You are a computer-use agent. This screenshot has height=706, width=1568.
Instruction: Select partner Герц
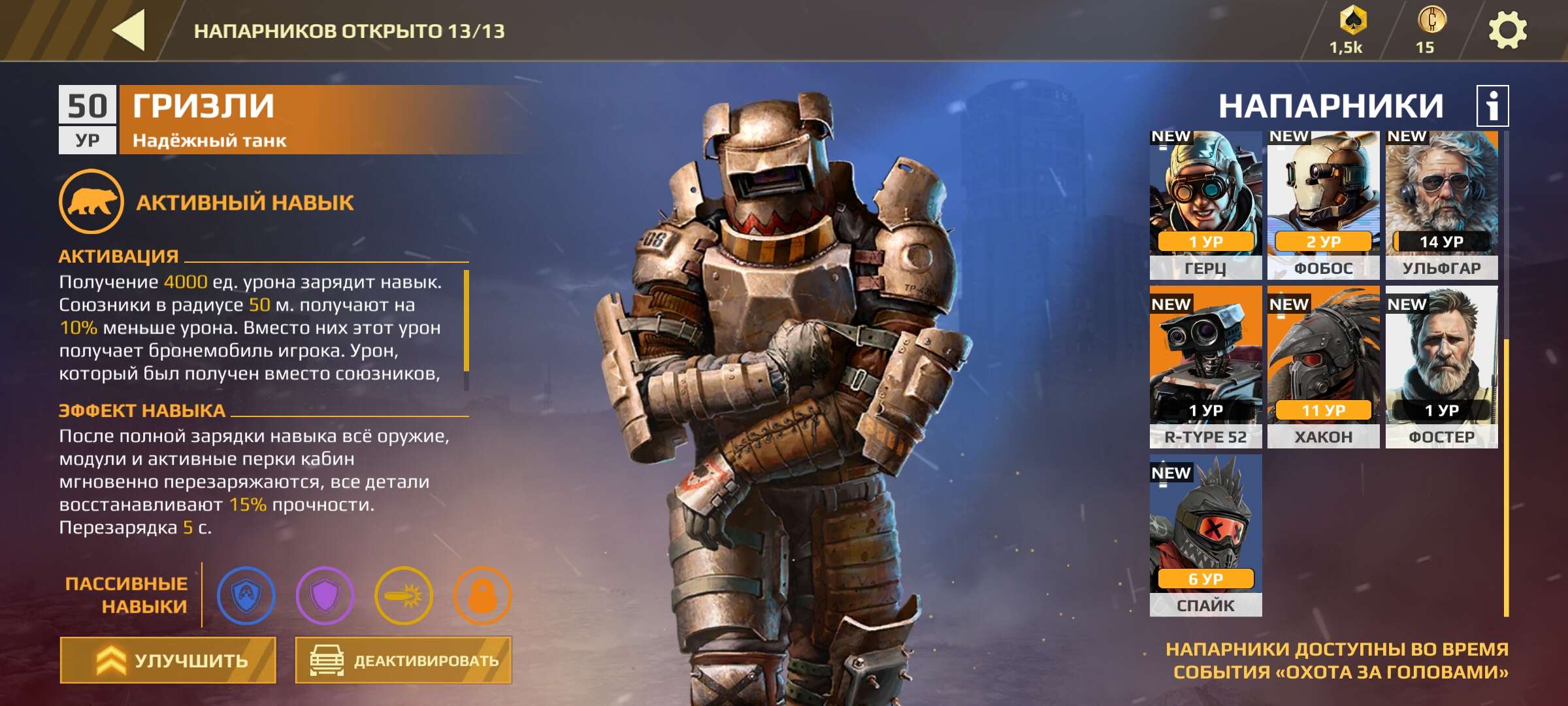point(1205,205)
